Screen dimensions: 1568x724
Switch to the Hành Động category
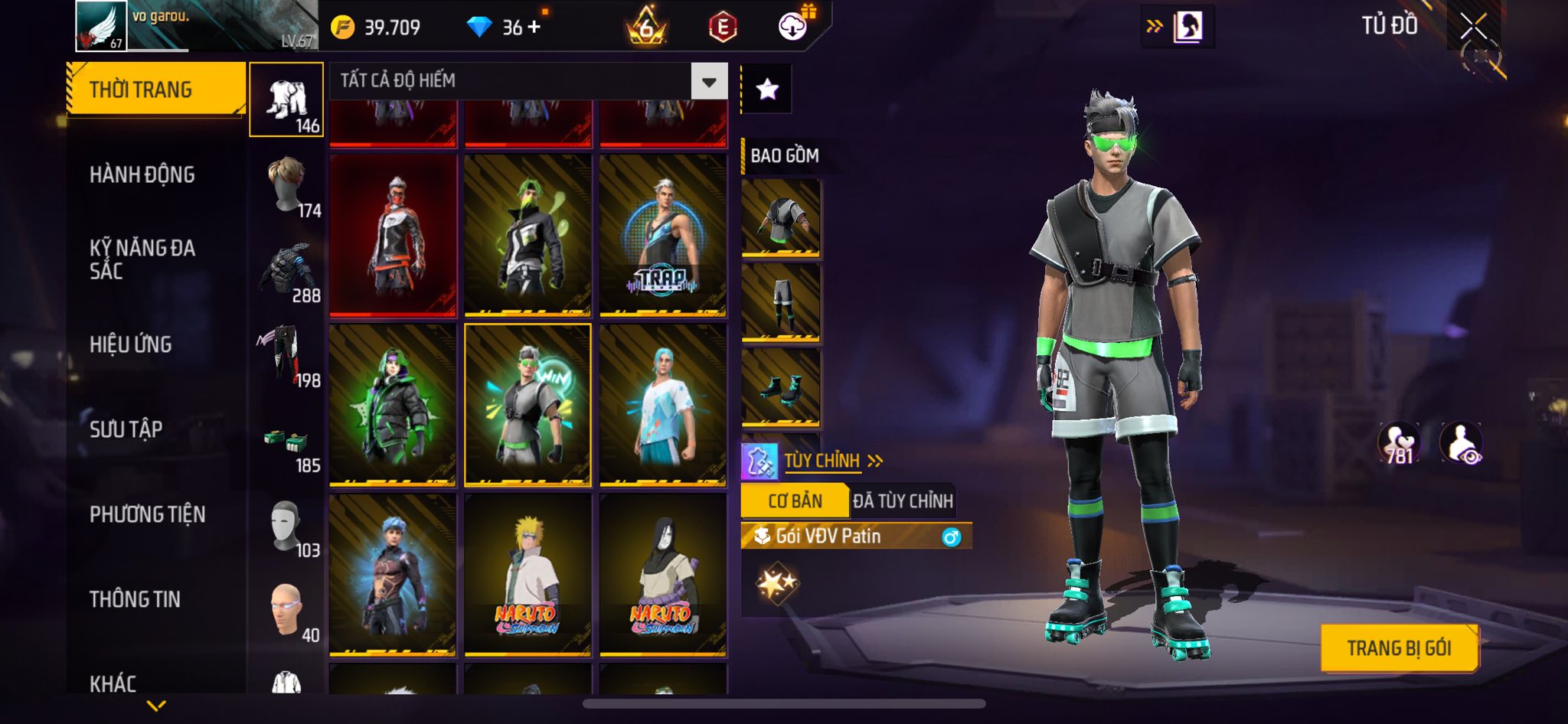[142, 174]
